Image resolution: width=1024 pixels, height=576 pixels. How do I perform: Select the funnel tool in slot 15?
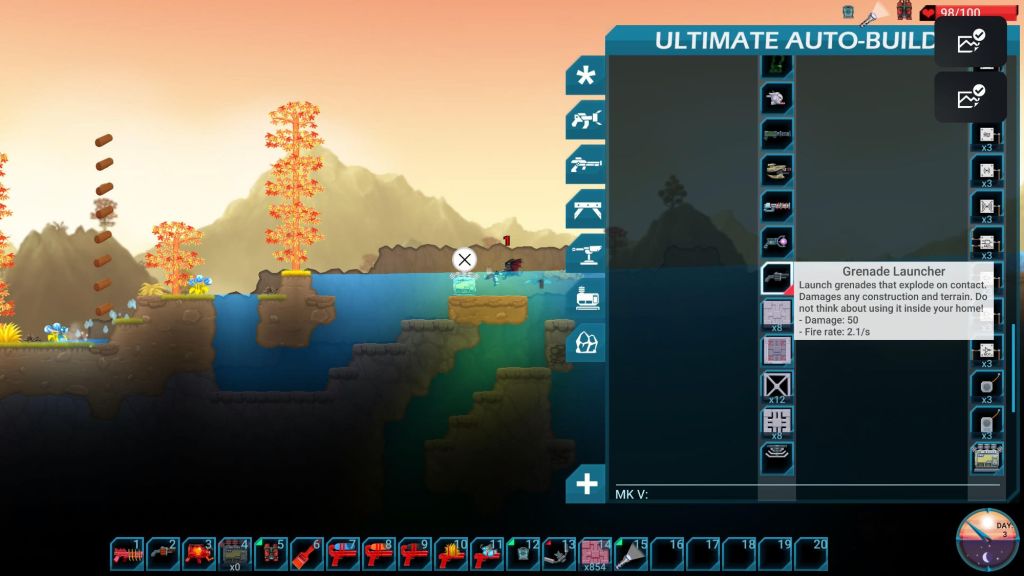[x=631, y=553]
